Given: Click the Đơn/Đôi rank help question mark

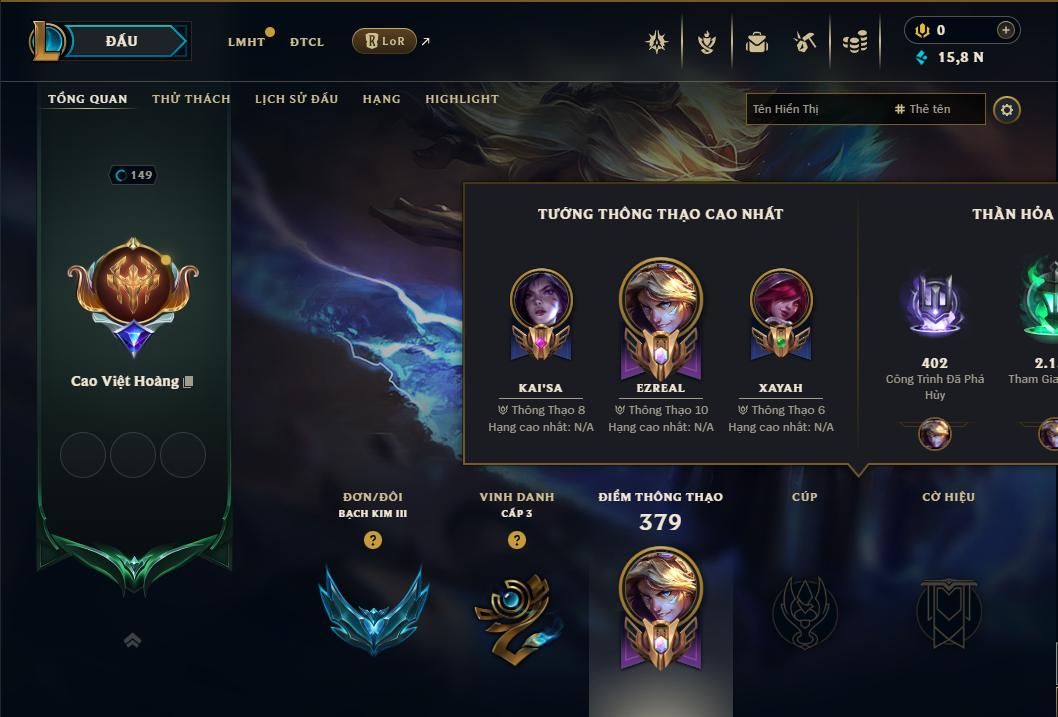Looking at the screenshot, I should tap(373, 540).
